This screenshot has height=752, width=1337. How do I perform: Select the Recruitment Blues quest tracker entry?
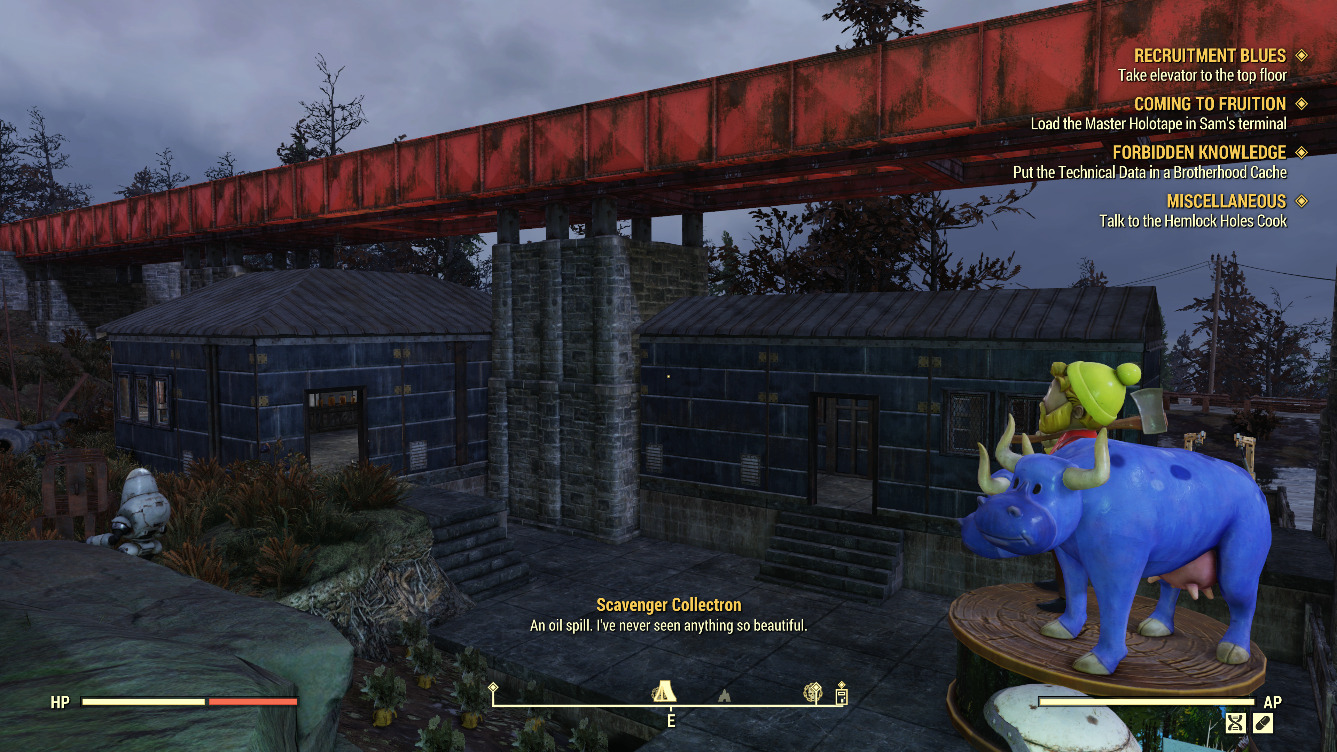(1209, 56)
